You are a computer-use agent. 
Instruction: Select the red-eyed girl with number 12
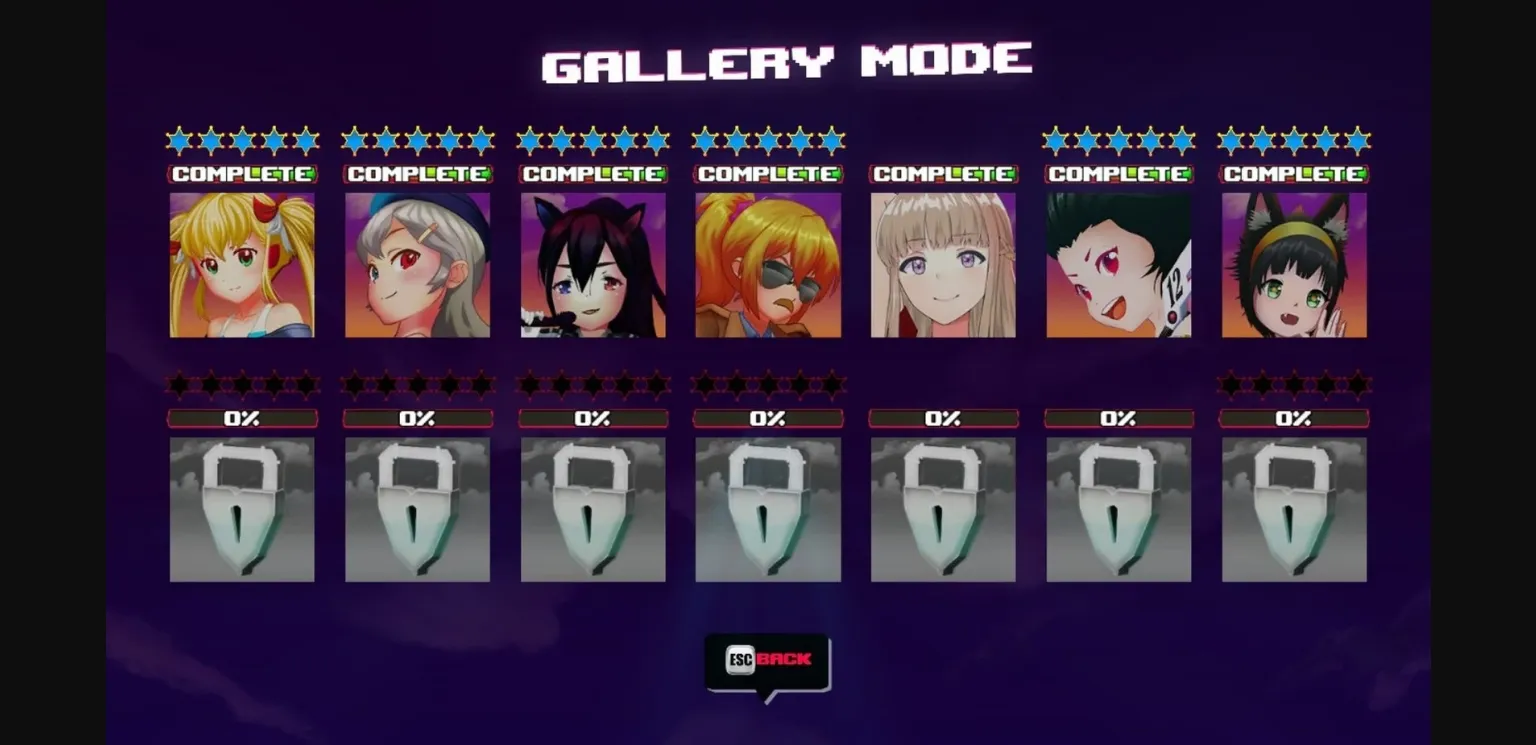click(x=1118, y=265)
